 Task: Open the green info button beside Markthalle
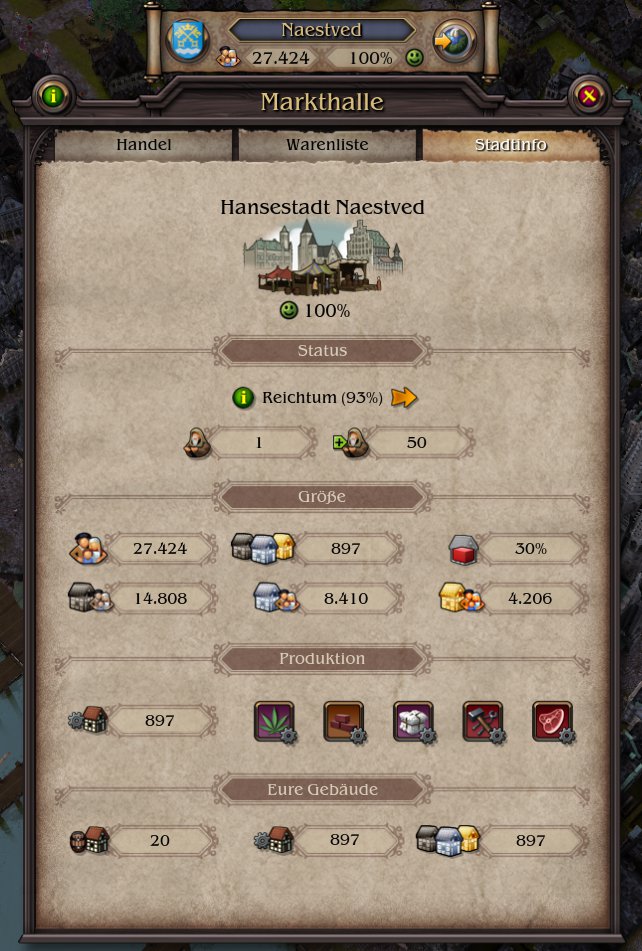[x=52, y=97]
